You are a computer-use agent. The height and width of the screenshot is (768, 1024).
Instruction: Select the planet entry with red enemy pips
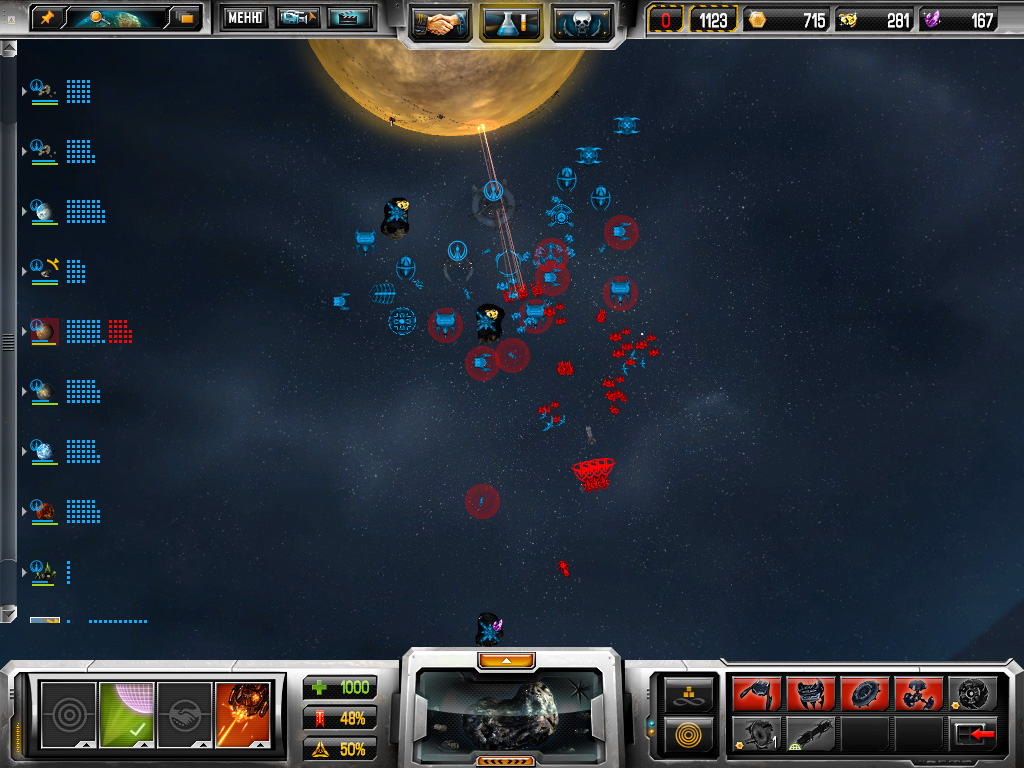point(46,331)
